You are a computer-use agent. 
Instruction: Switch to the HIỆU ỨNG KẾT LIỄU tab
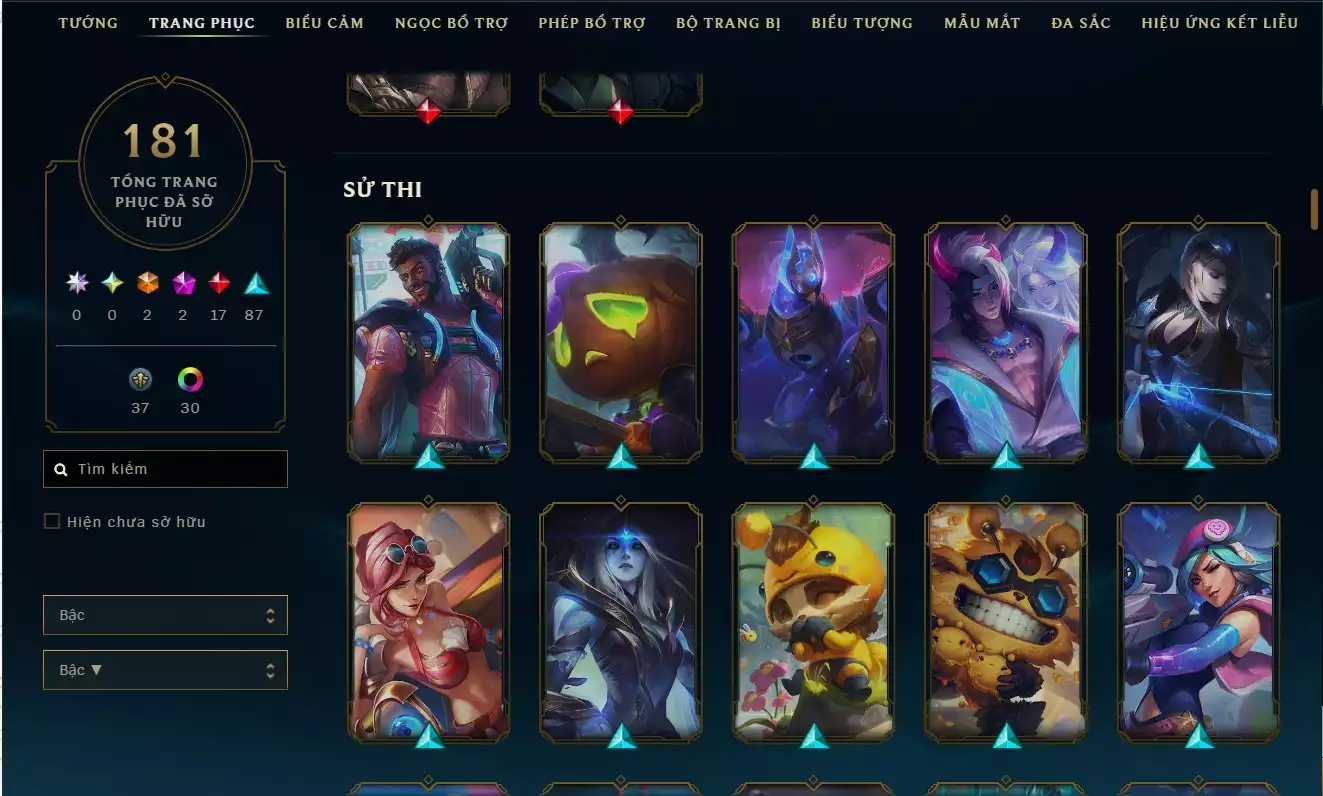1221,22
